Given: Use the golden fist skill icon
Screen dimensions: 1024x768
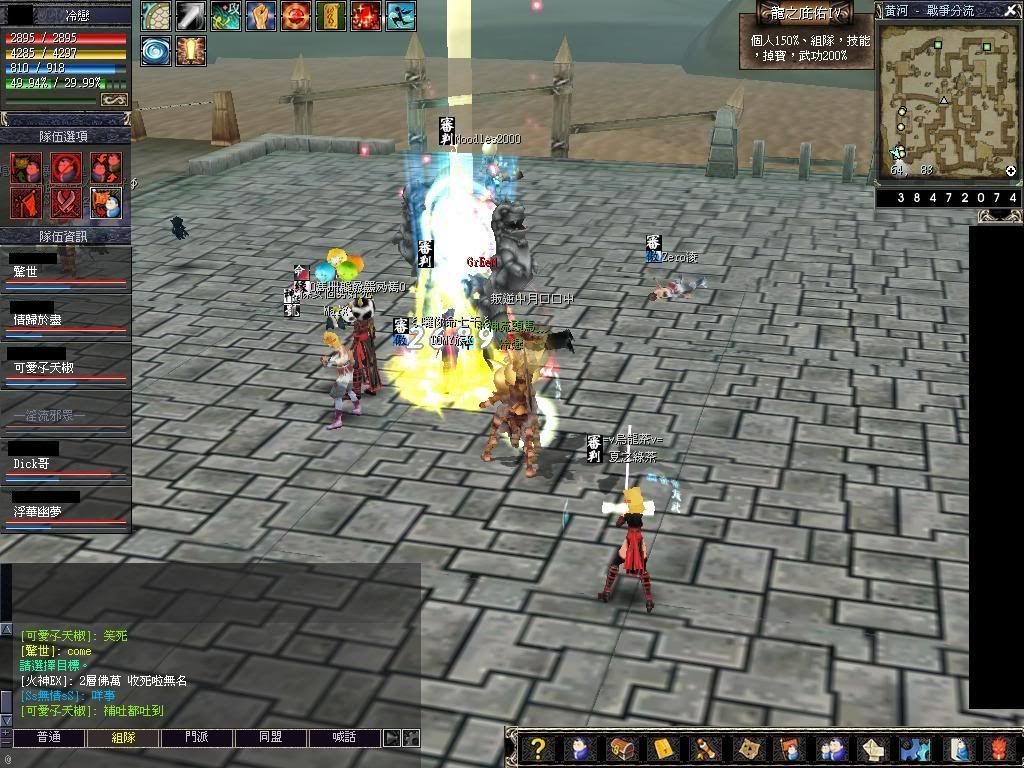Looking at the screenshot, I should pyautogui.click(x=261, y=16).
